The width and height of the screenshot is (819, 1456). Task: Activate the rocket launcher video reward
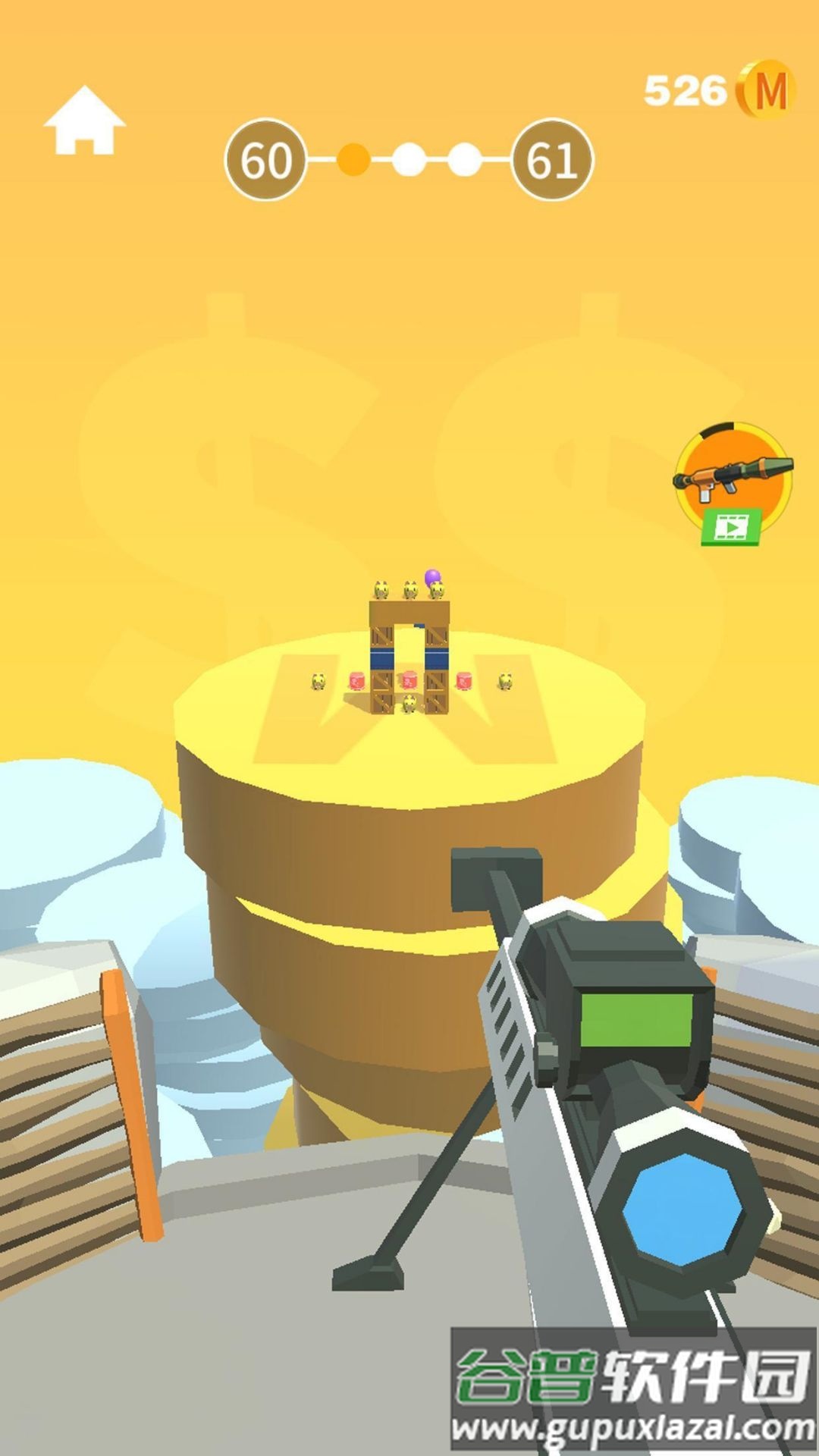(x=733, y=483)
